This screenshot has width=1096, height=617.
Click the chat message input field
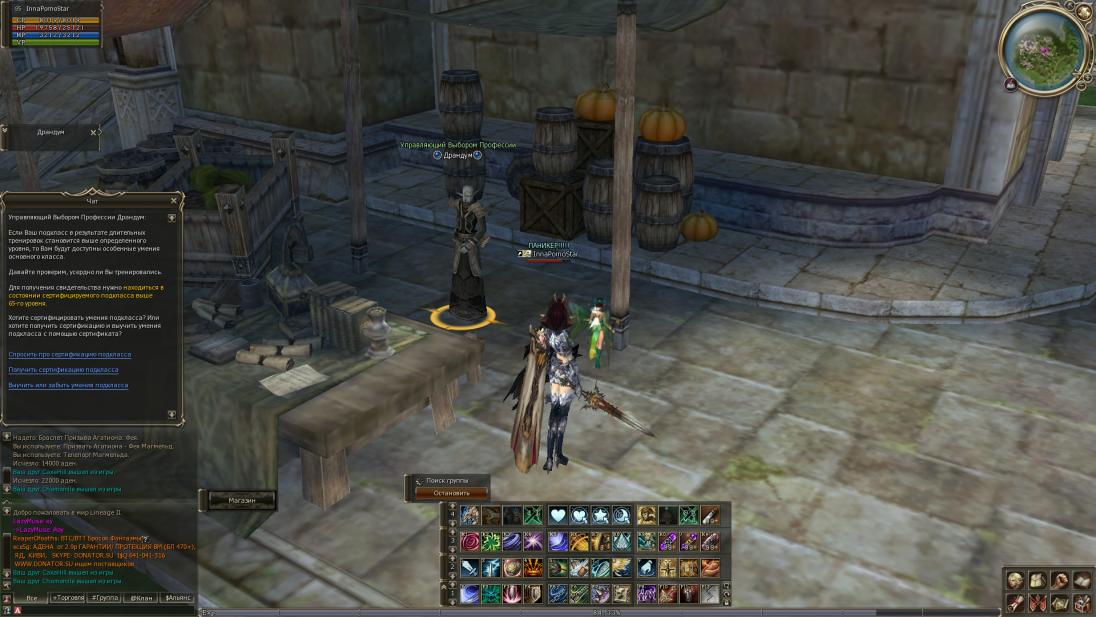100,610
